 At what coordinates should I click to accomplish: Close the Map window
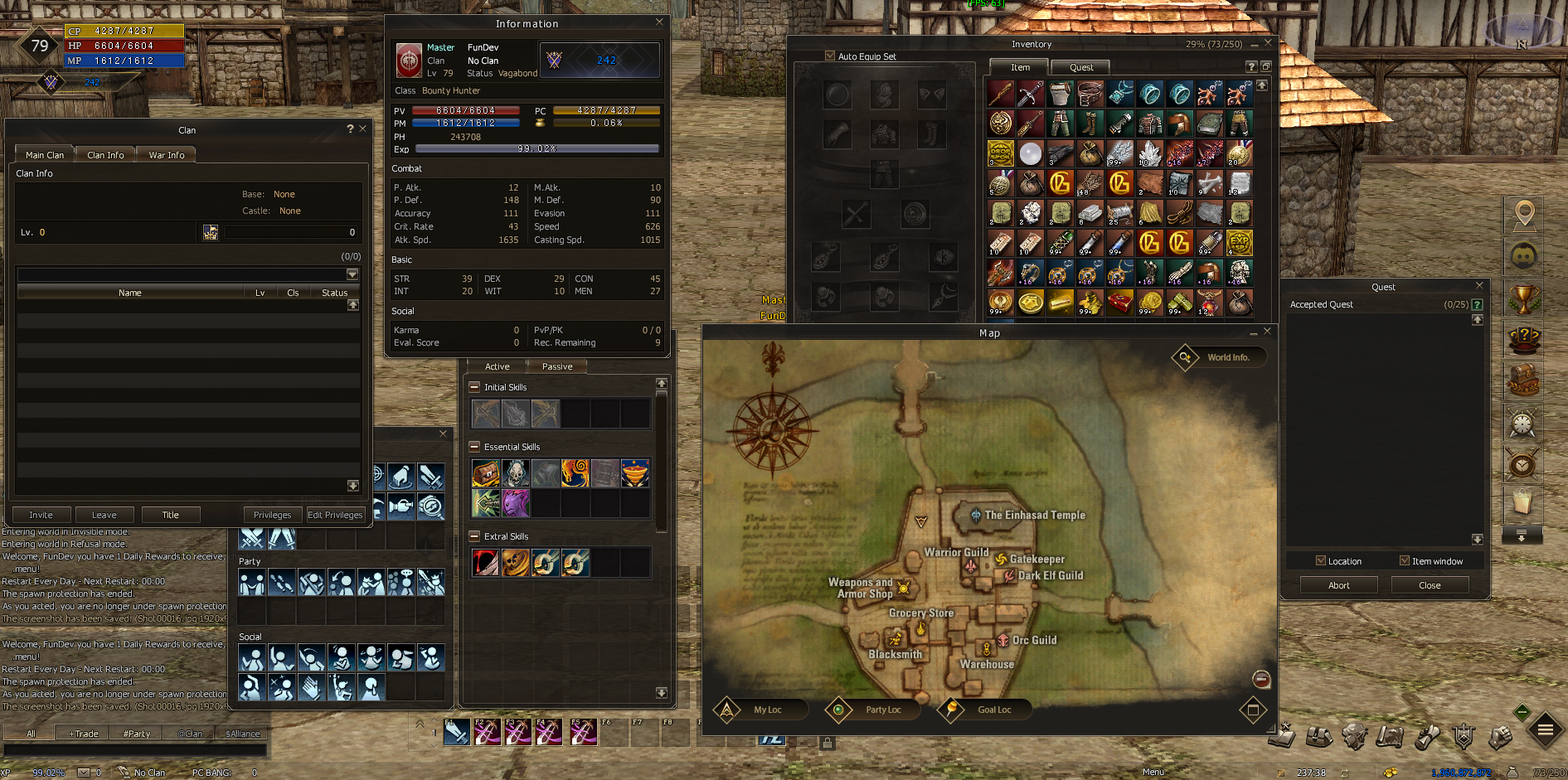(1267, 332)
